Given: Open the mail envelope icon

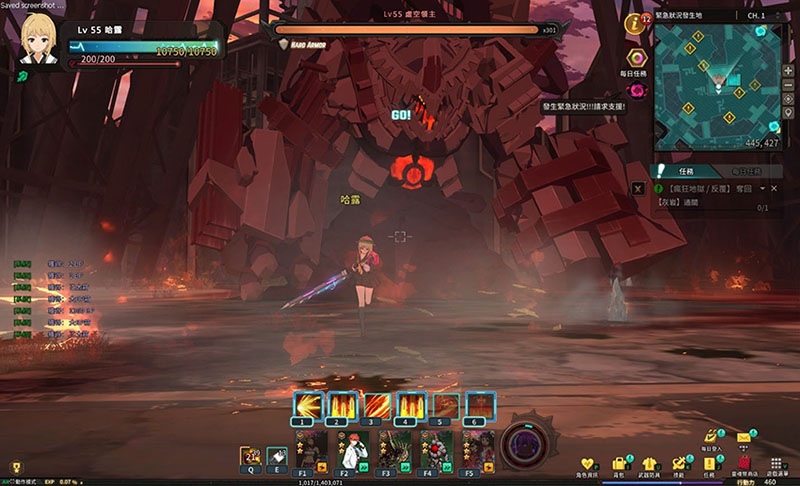Looking at the screenshot, I should [x=744, y=438].
